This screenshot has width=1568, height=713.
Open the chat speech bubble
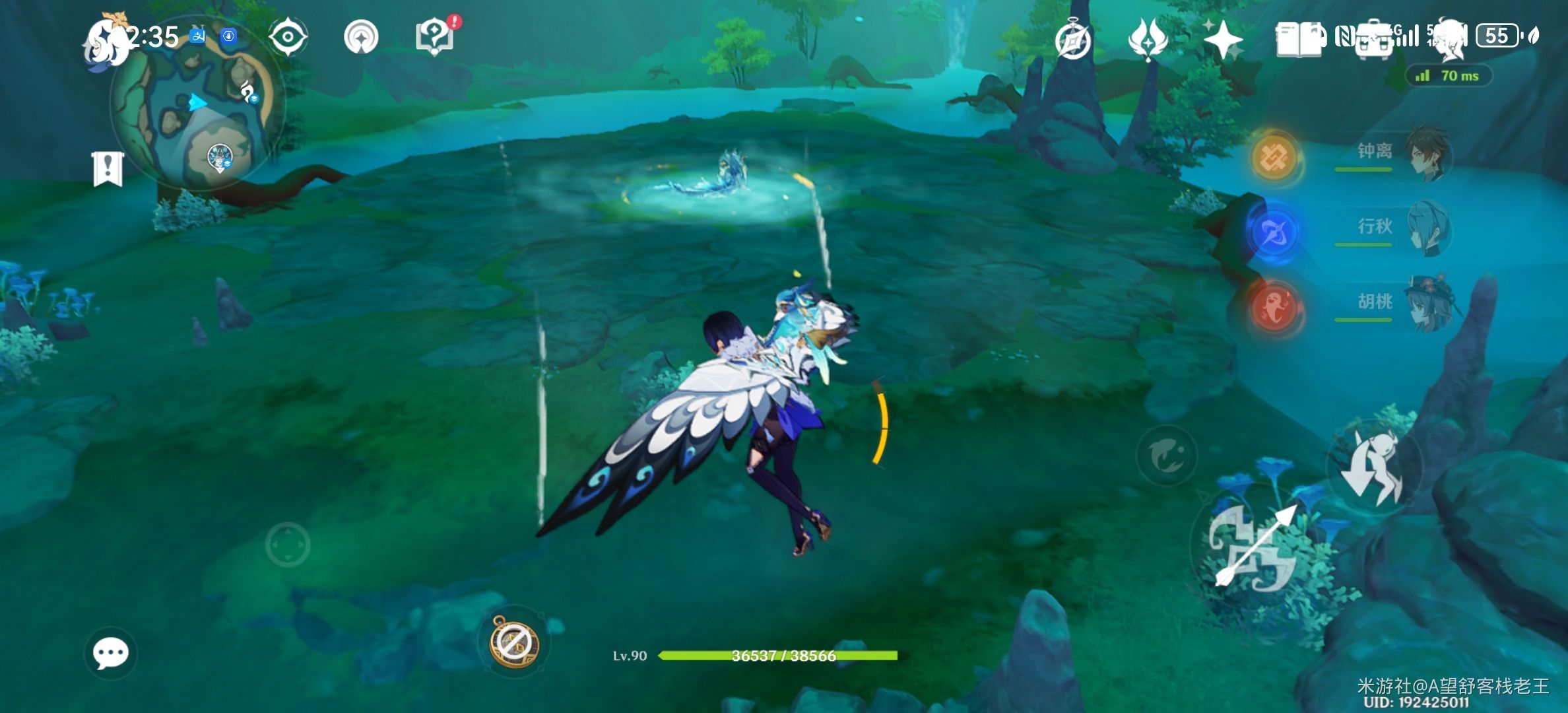110,654
